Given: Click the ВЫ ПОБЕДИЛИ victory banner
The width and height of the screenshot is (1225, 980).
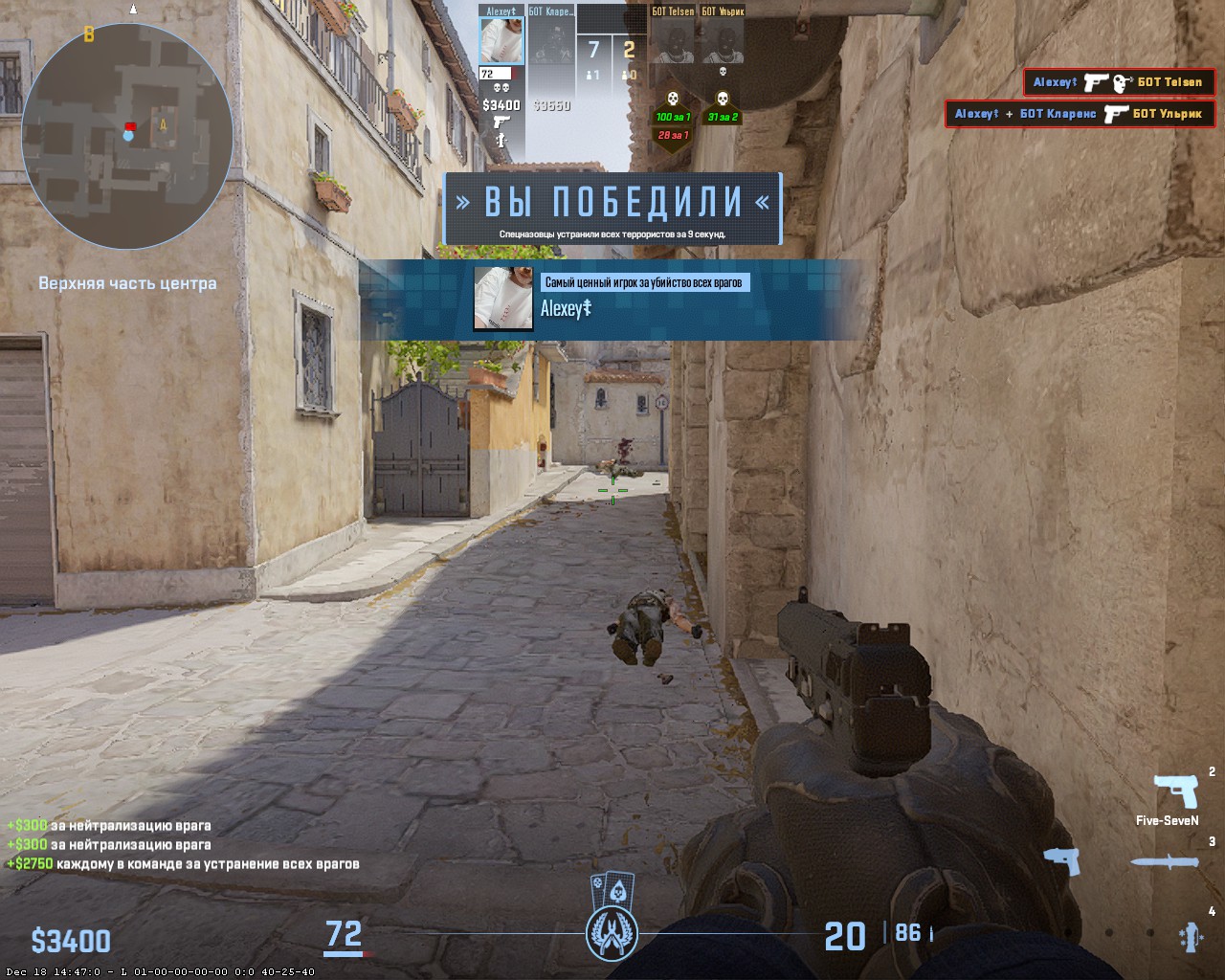Looking at the screenshot, I should (x=612, y=200).
